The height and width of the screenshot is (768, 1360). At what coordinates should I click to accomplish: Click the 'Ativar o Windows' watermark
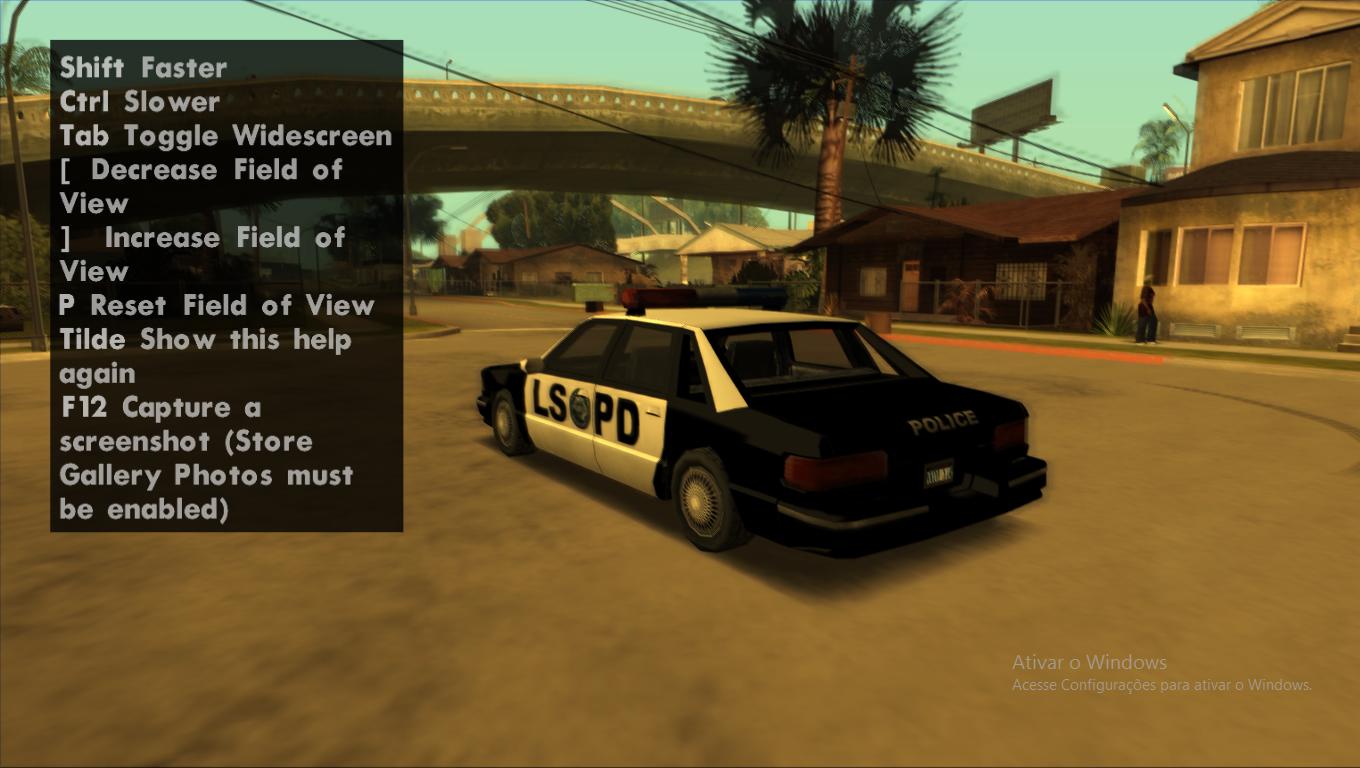pyautogui.click(x=1088, y=662)
